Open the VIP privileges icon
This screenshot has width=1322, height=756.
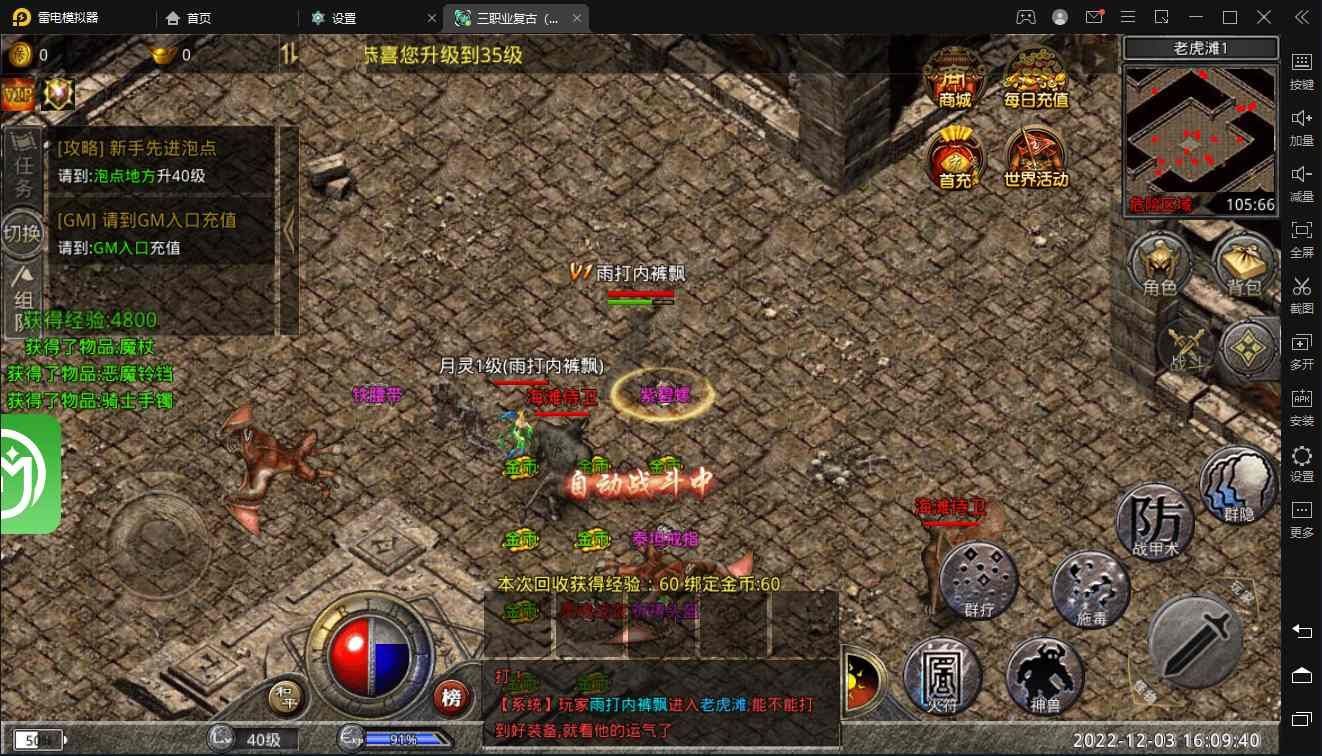coord(19,95)
